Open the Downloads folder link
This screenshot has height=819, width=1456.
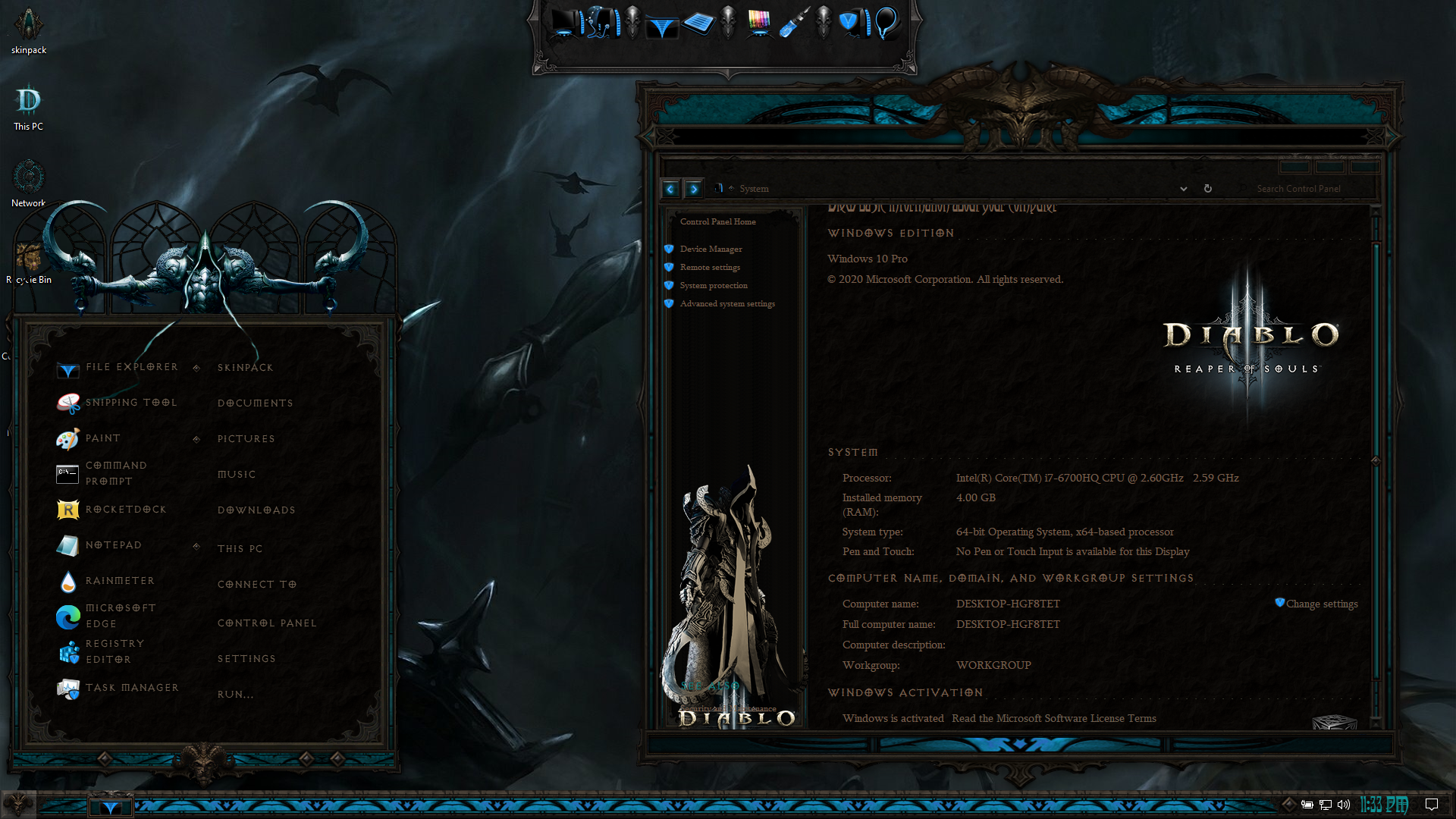(256, 510)
